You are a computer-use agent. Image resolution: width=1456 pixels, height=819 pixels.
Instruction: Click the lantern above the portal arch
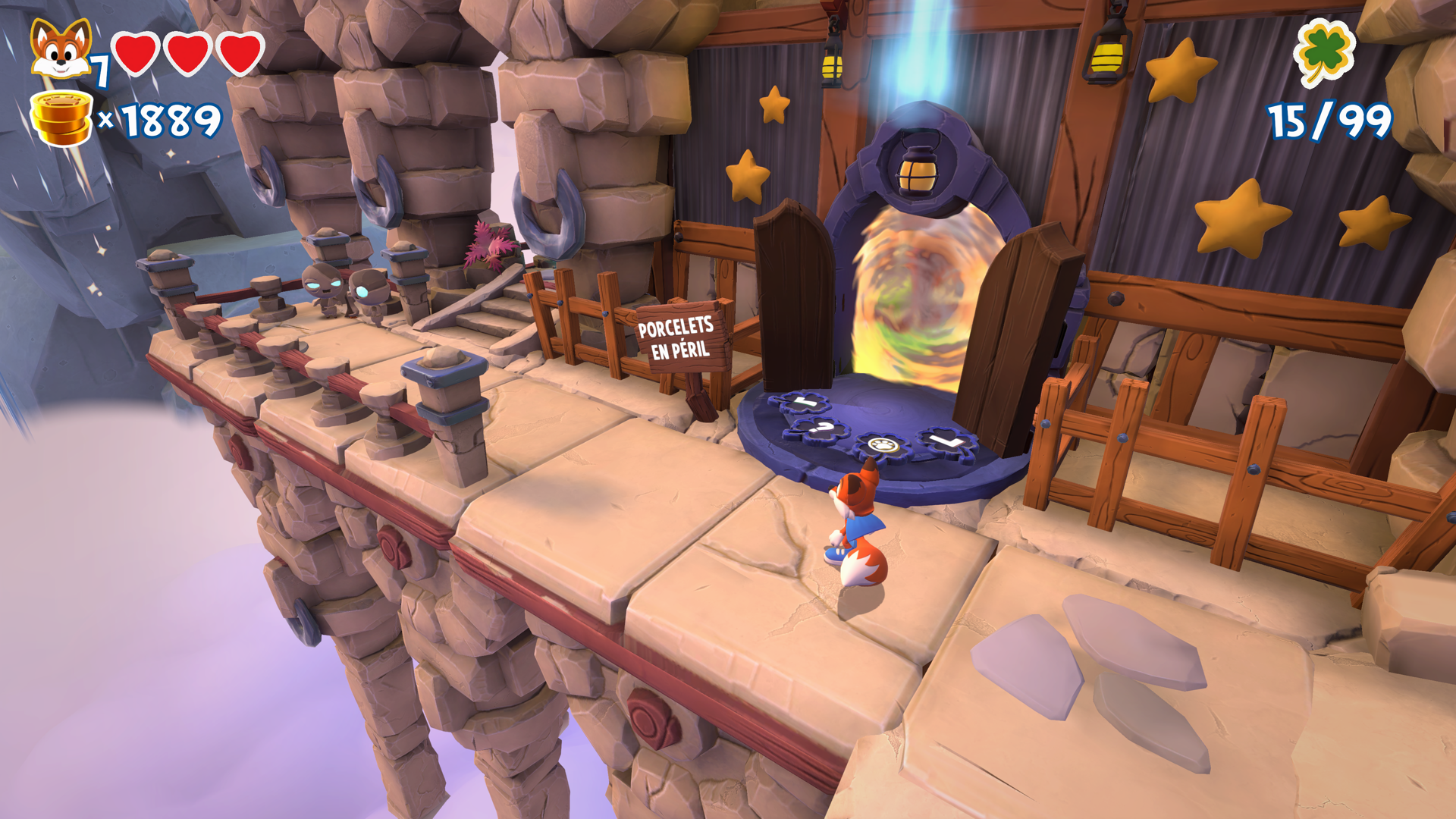[x=919, y=168]
